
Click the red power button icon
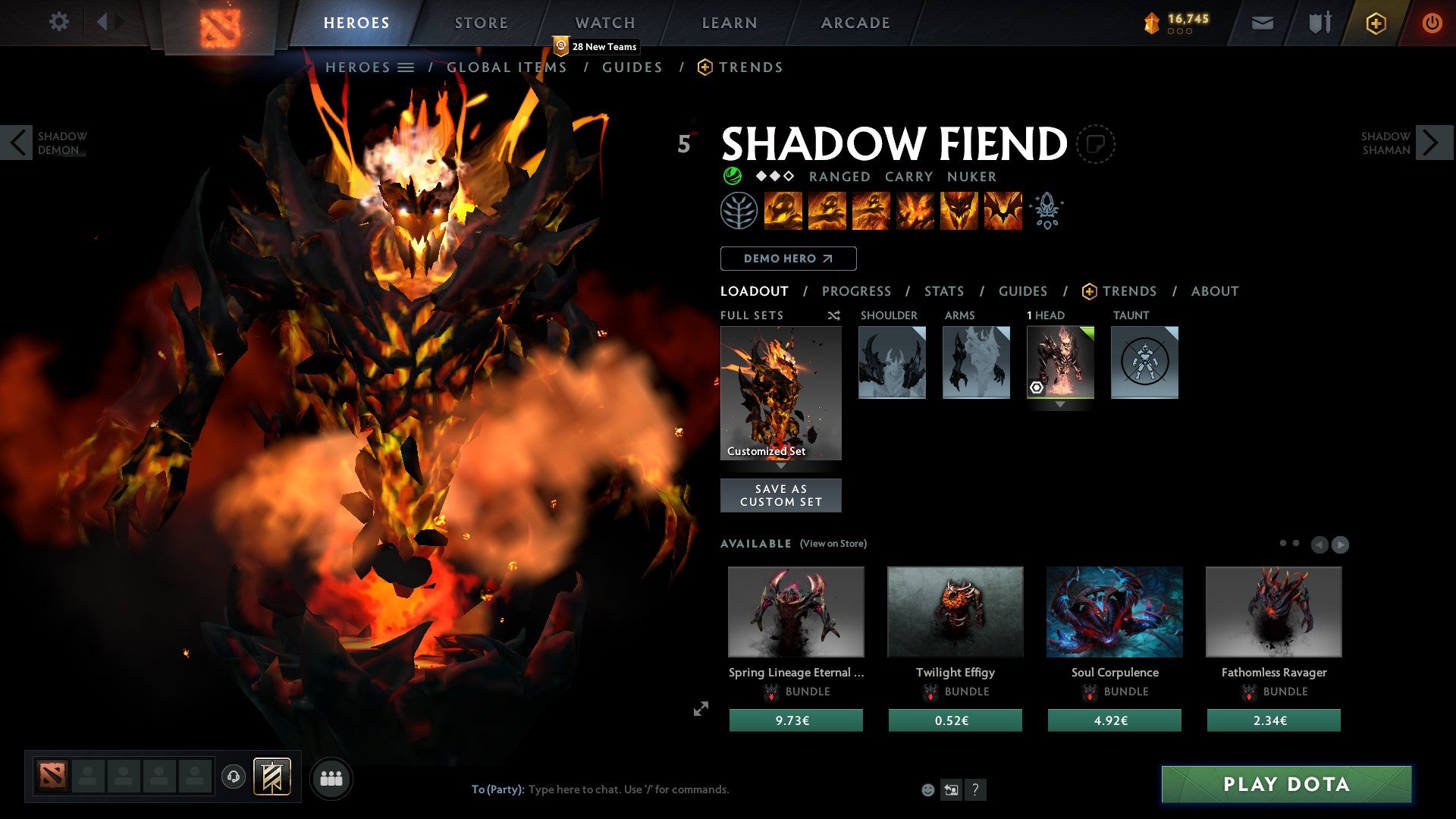click(x=1432, y=24)
